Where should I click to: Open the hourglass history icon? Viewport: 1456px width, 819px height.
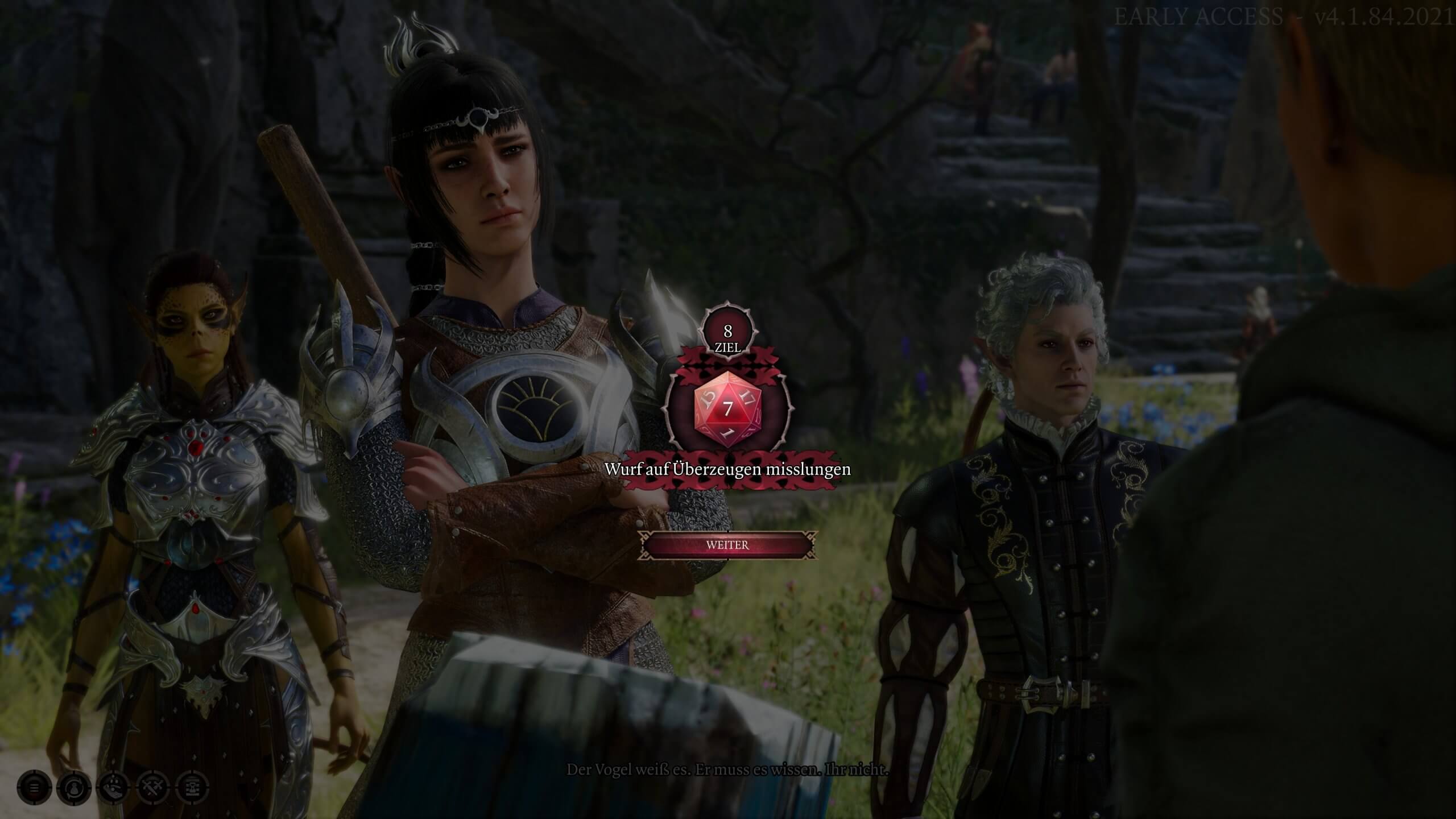(x=193, y=788)
